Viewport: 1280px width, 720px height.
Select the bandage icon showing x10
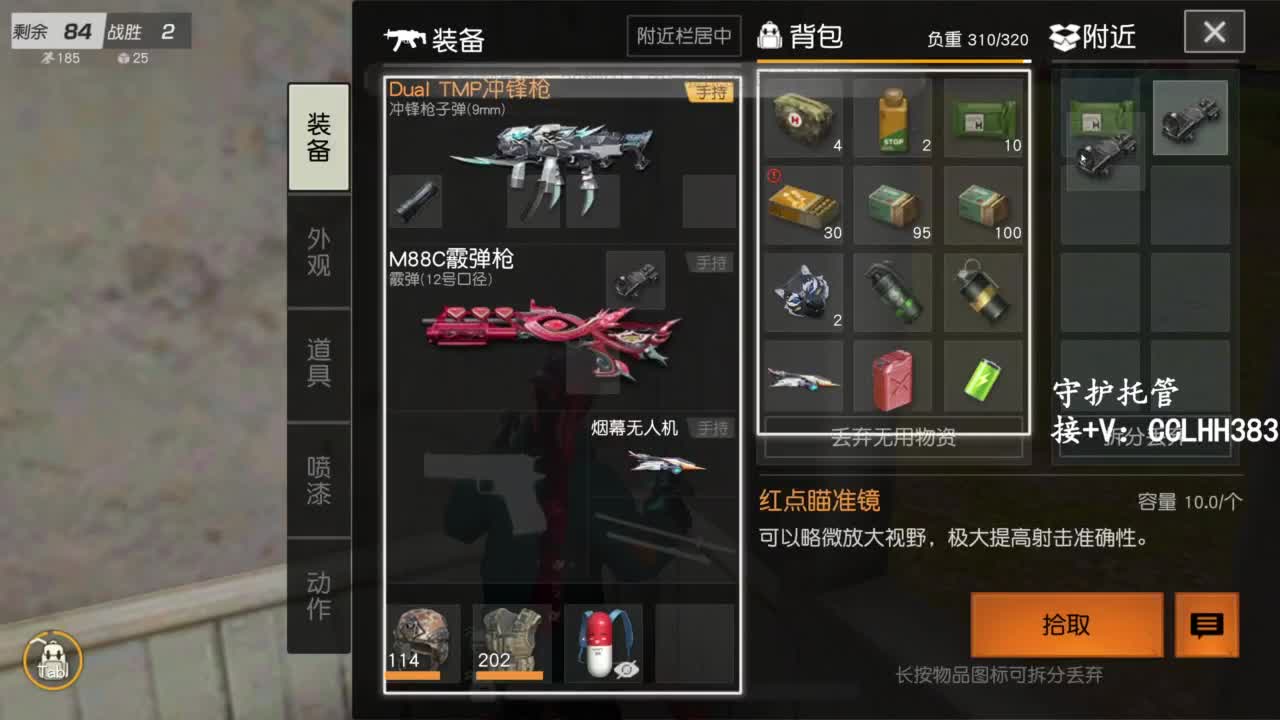(982, 118)
